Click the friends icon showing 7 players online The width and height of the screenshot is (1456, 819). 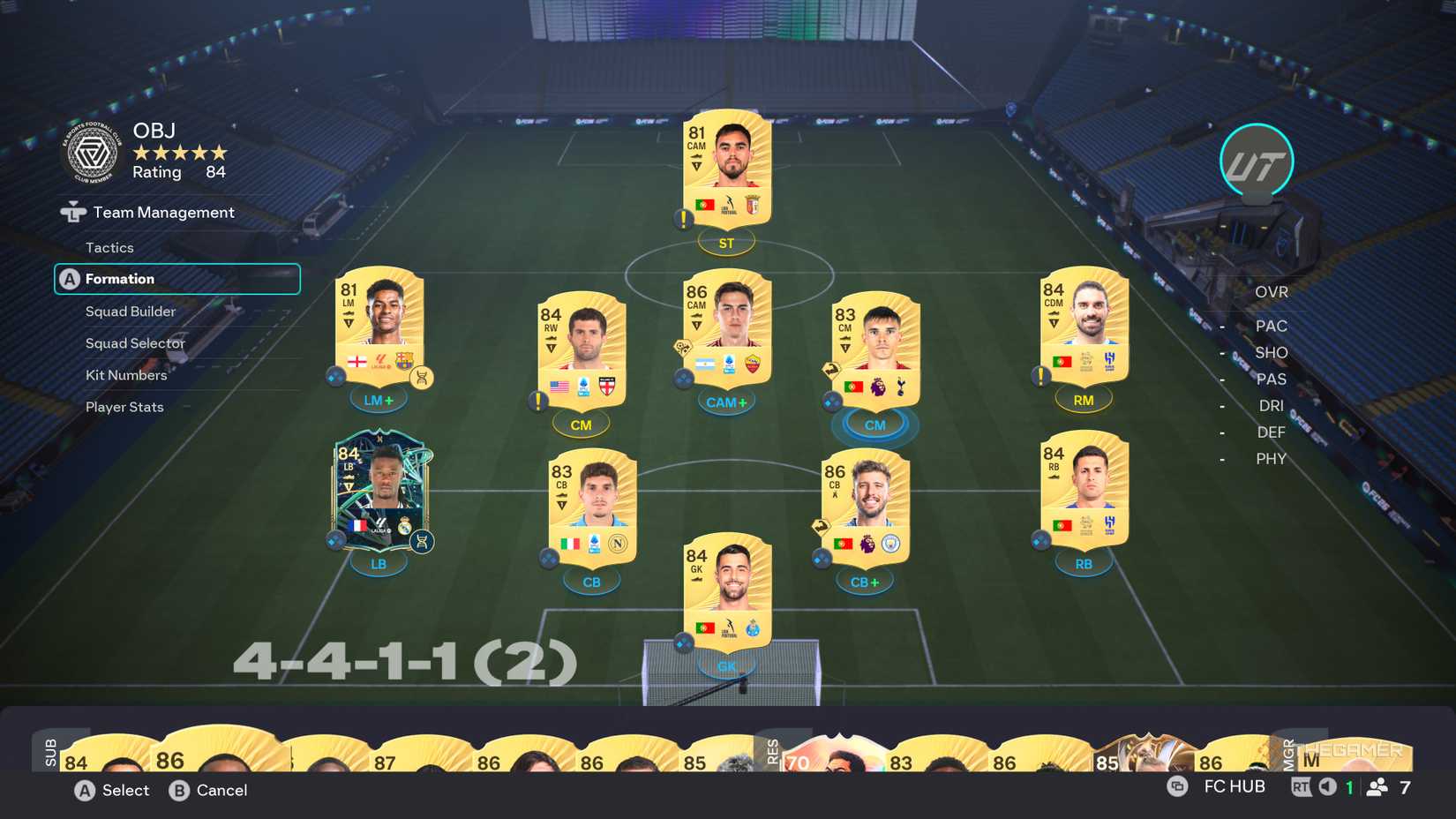click(1378, 785)
